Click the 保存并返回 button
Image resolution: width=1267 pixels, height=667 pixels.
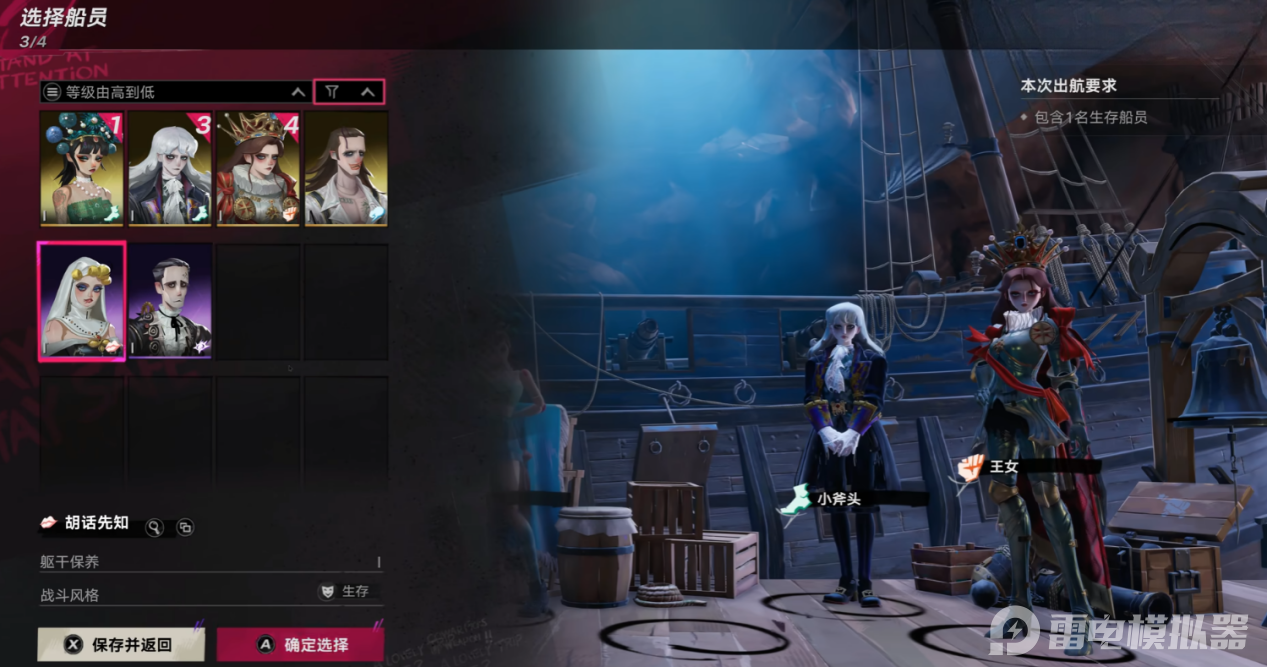tap(120, 645)
